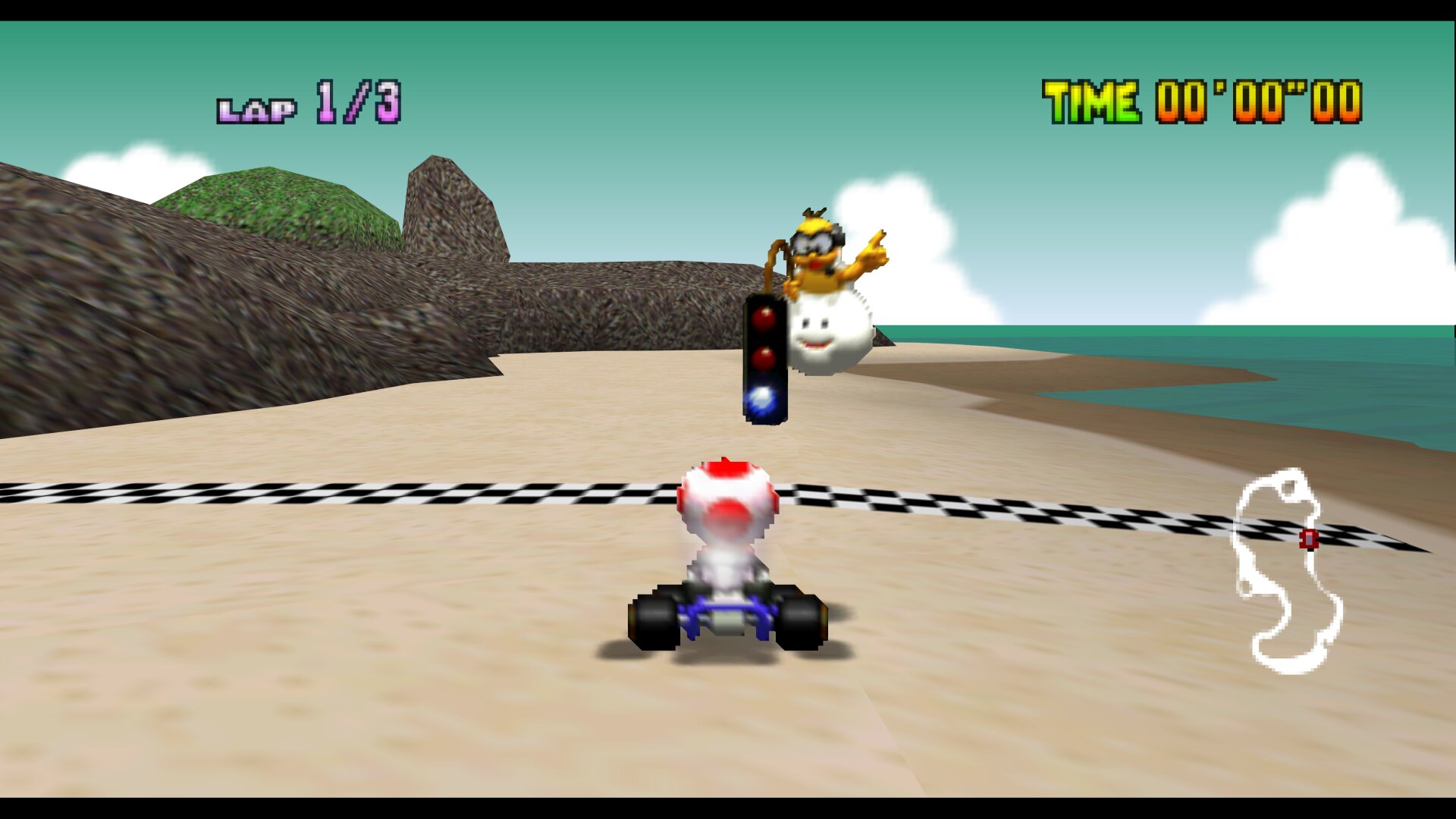
Task: Click the white track outline minimap
Action: [x=1287, y=570]
